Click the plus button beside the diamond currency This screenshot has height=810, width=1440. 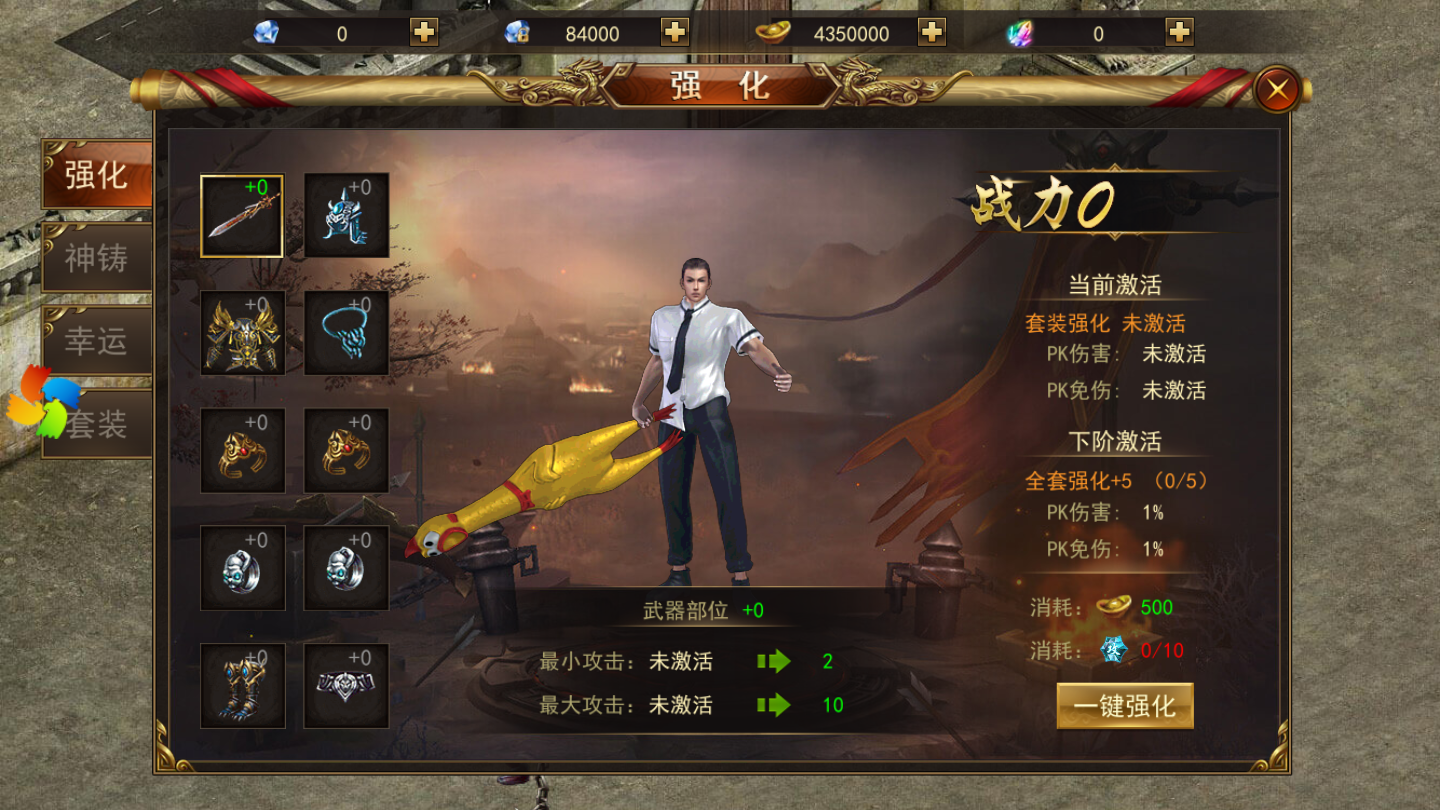[x=424, y=33]
